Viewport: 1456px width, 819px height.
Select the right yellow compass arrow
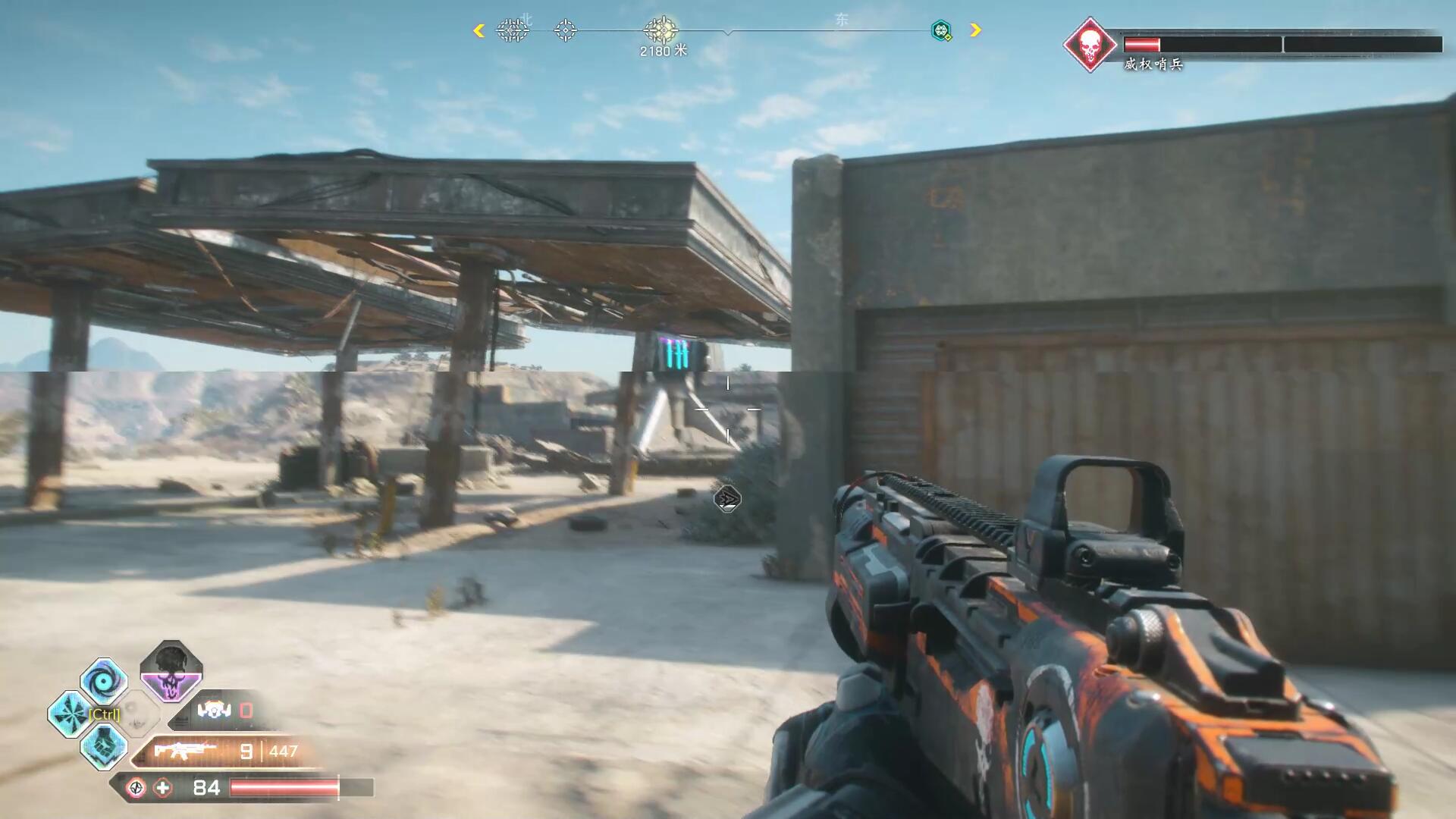tap(976, 30)
